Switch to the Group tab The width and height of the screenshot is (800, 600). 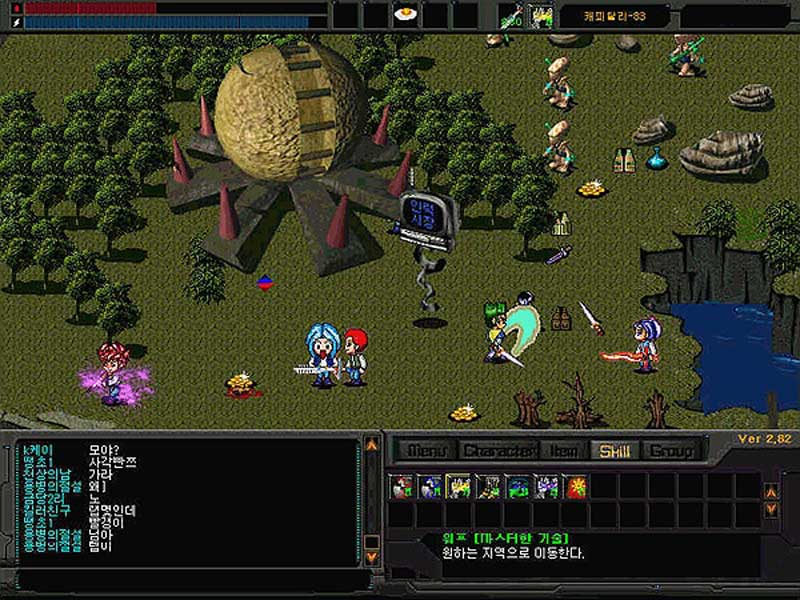pyautogui.click(x=670, y=451)
